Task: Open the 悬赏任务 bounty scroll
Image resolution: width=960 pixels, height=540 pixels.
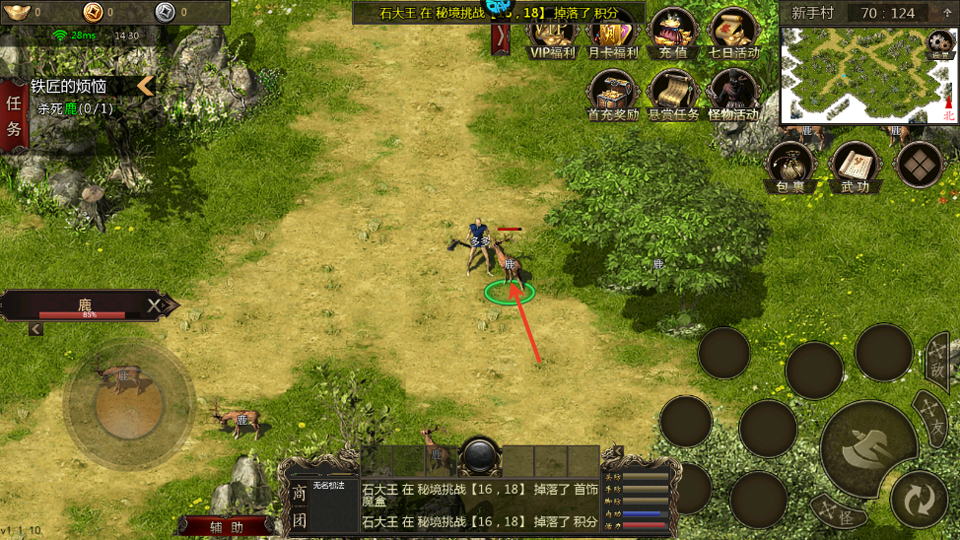Action: [673, 94]
